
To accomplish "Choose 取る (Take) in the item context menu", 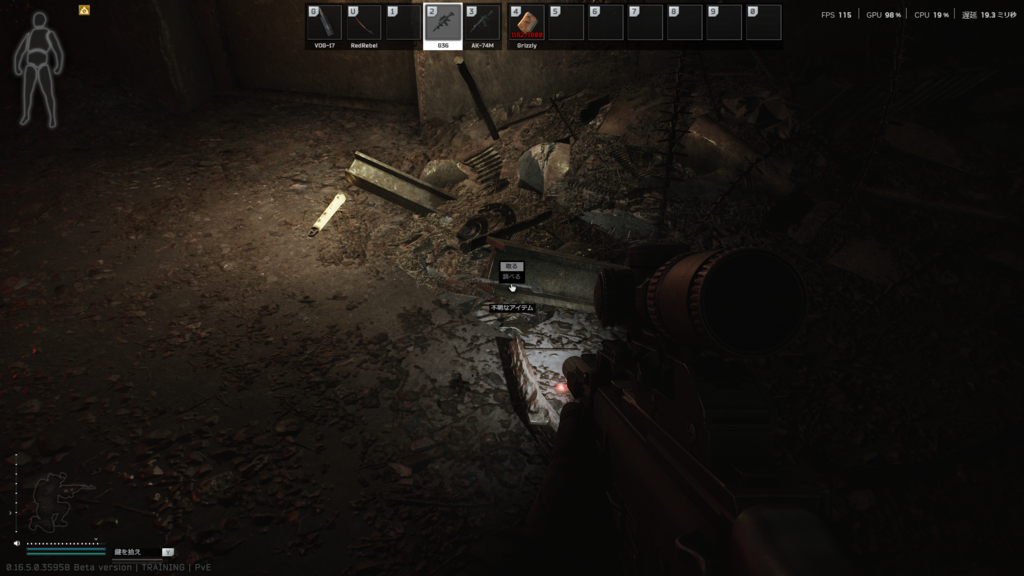I will (x=511, y=266).
